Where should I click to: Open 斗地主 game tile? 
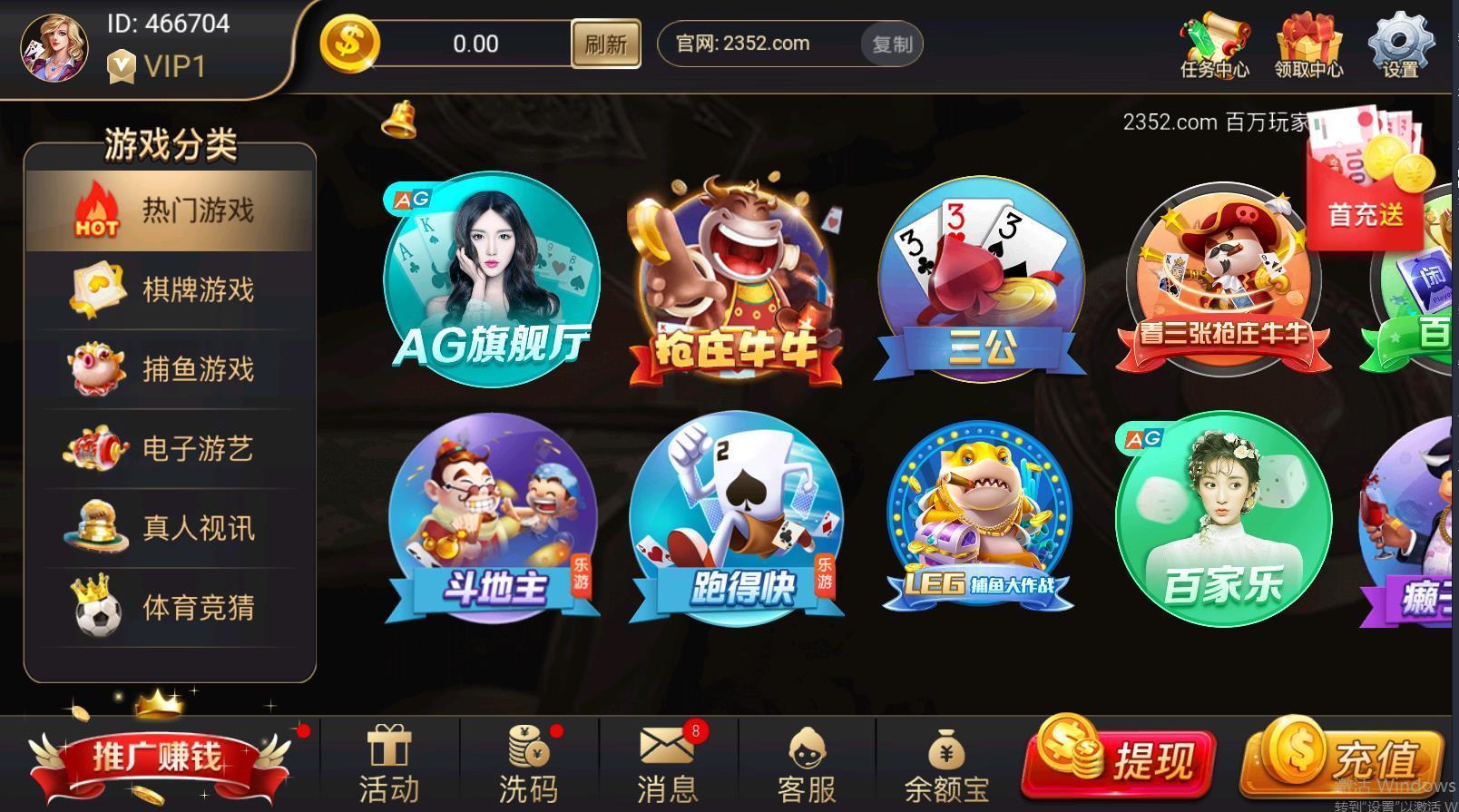(493, 519)
